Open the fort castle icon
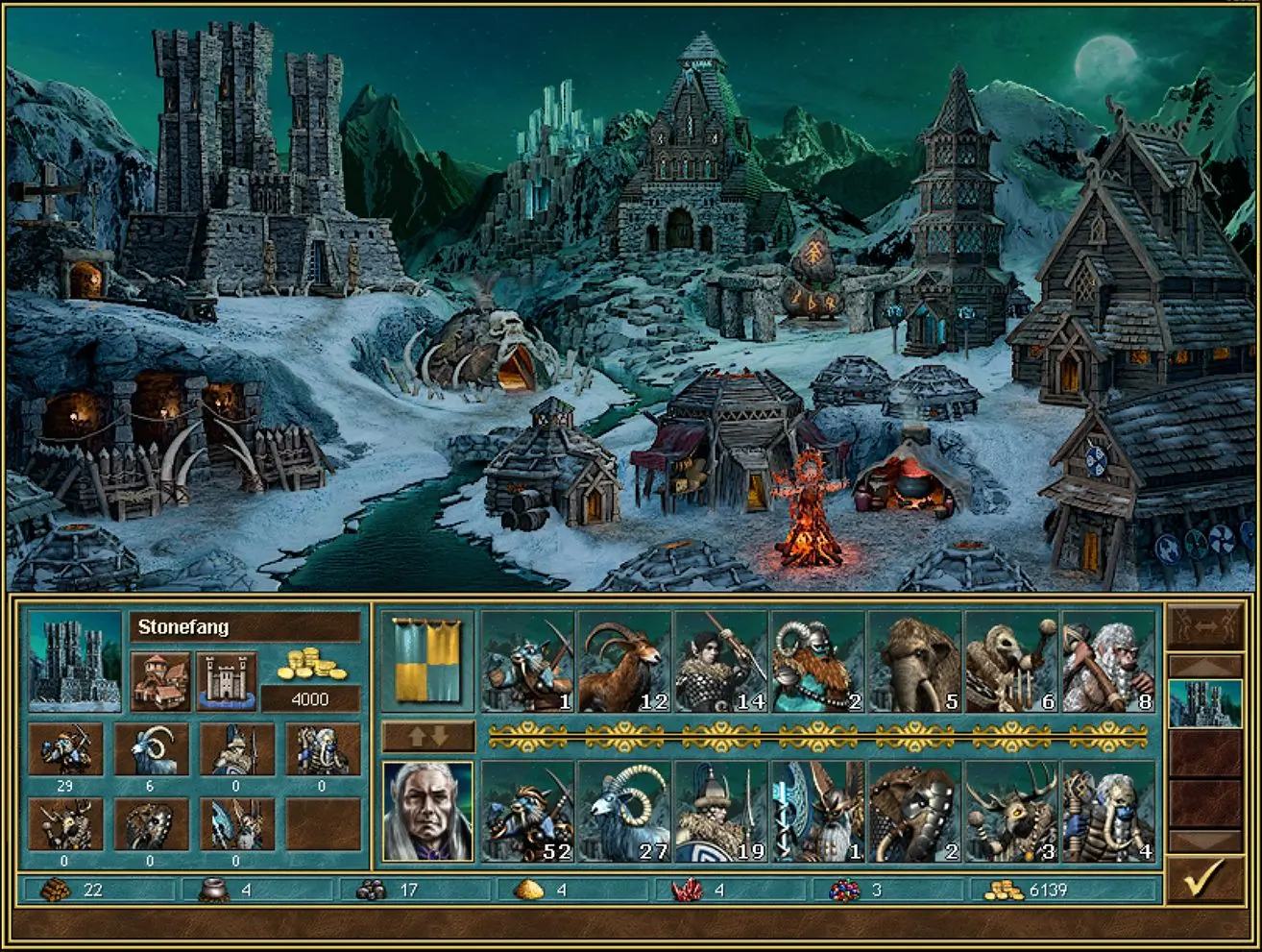 click(227, 681)
